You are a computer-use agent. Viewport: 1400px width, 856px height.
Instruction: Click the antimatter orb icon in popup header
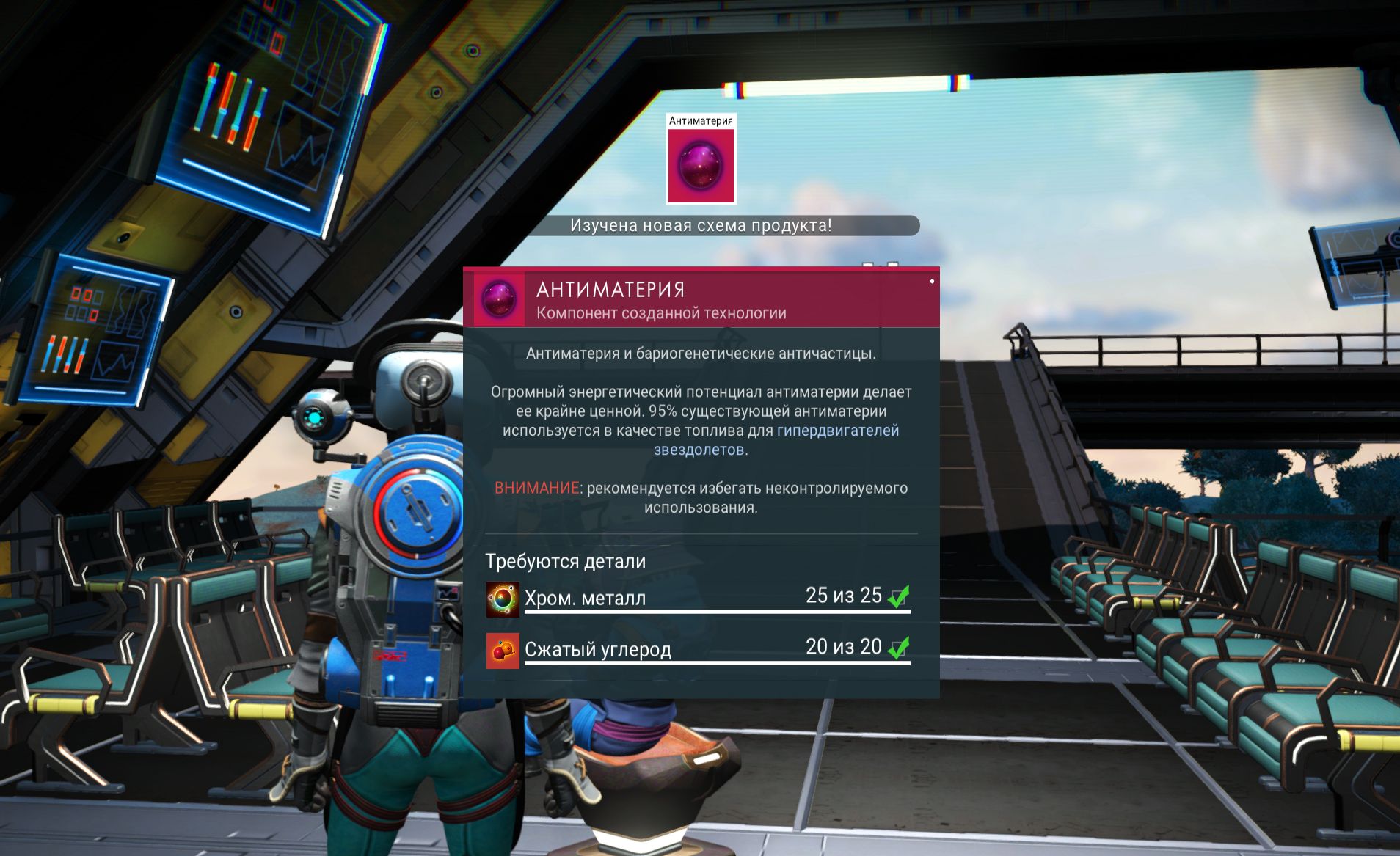[x=499, y=299]
